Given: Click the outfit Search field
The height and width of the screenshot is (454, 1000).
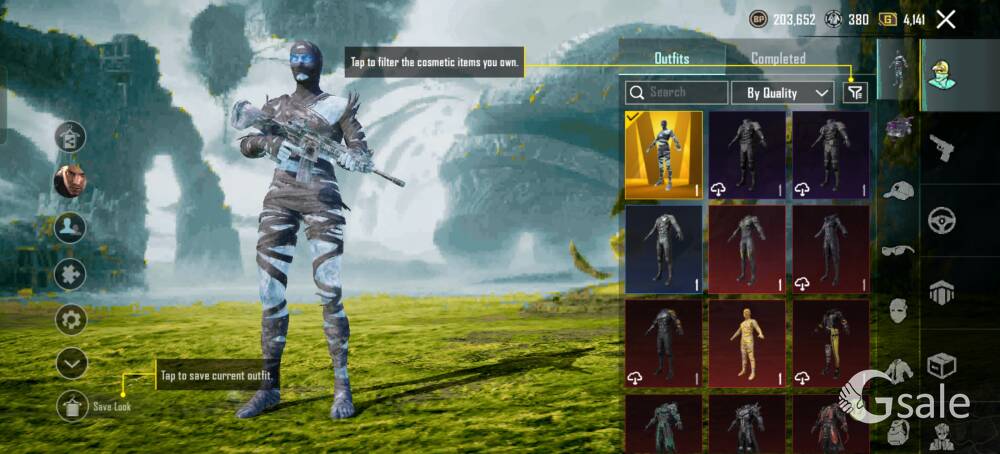Looking at the screenshot, I should pos(677,93).
